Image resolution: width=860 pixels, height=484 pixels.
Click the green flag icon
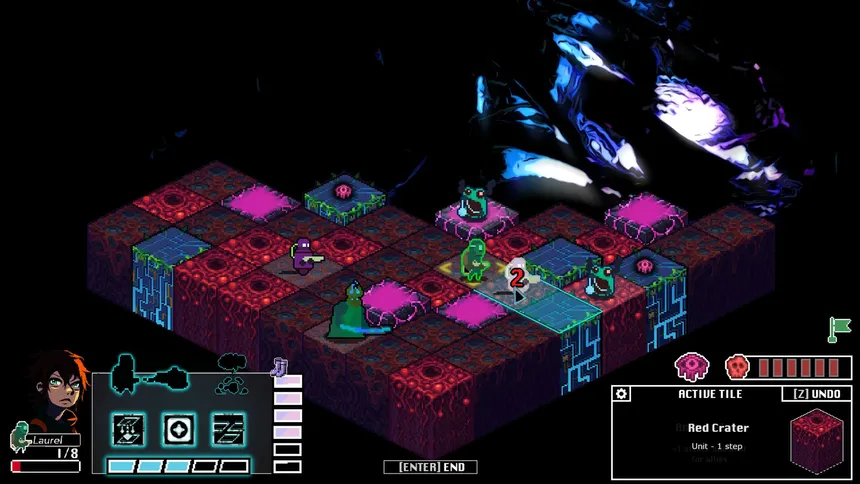pyautogui.click(x=838, y=327)
